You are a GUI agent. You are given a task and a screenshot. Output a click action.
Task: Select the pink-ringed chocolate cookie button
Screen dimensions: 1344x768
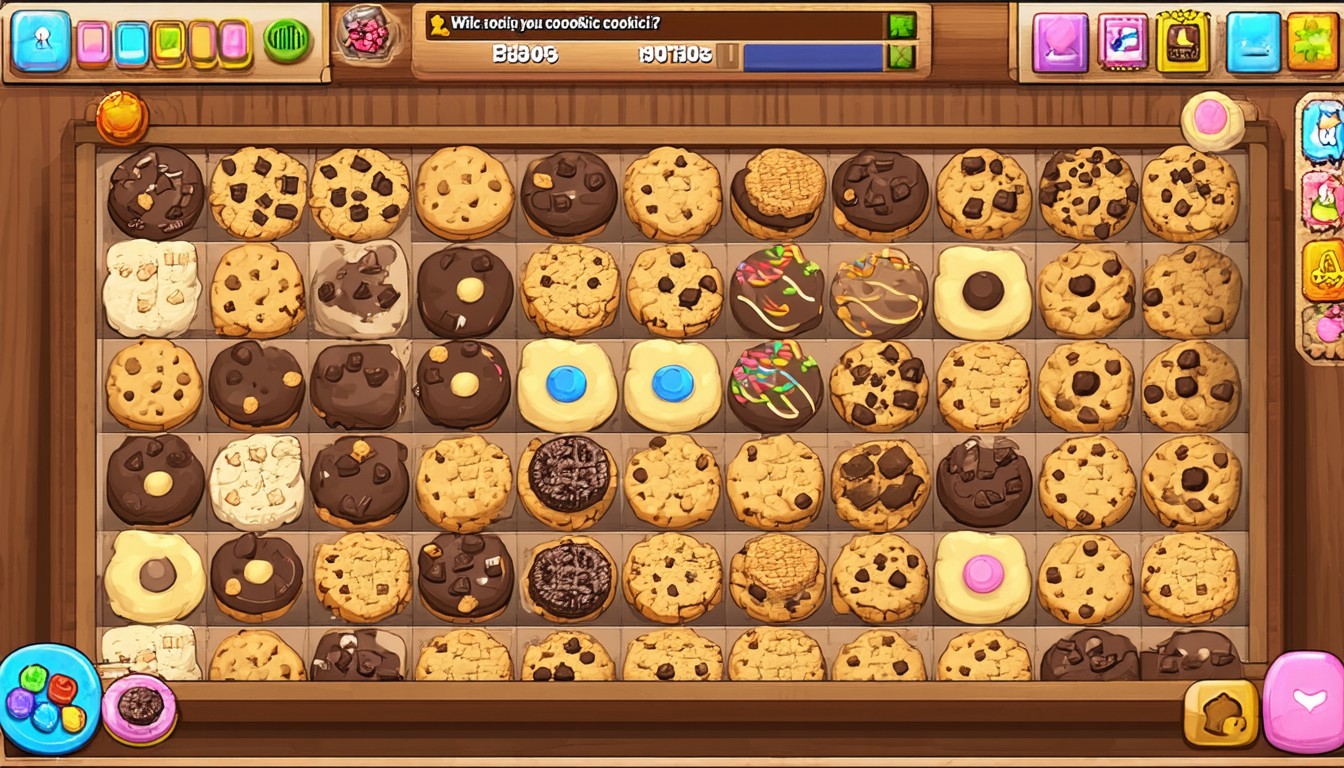139,707
